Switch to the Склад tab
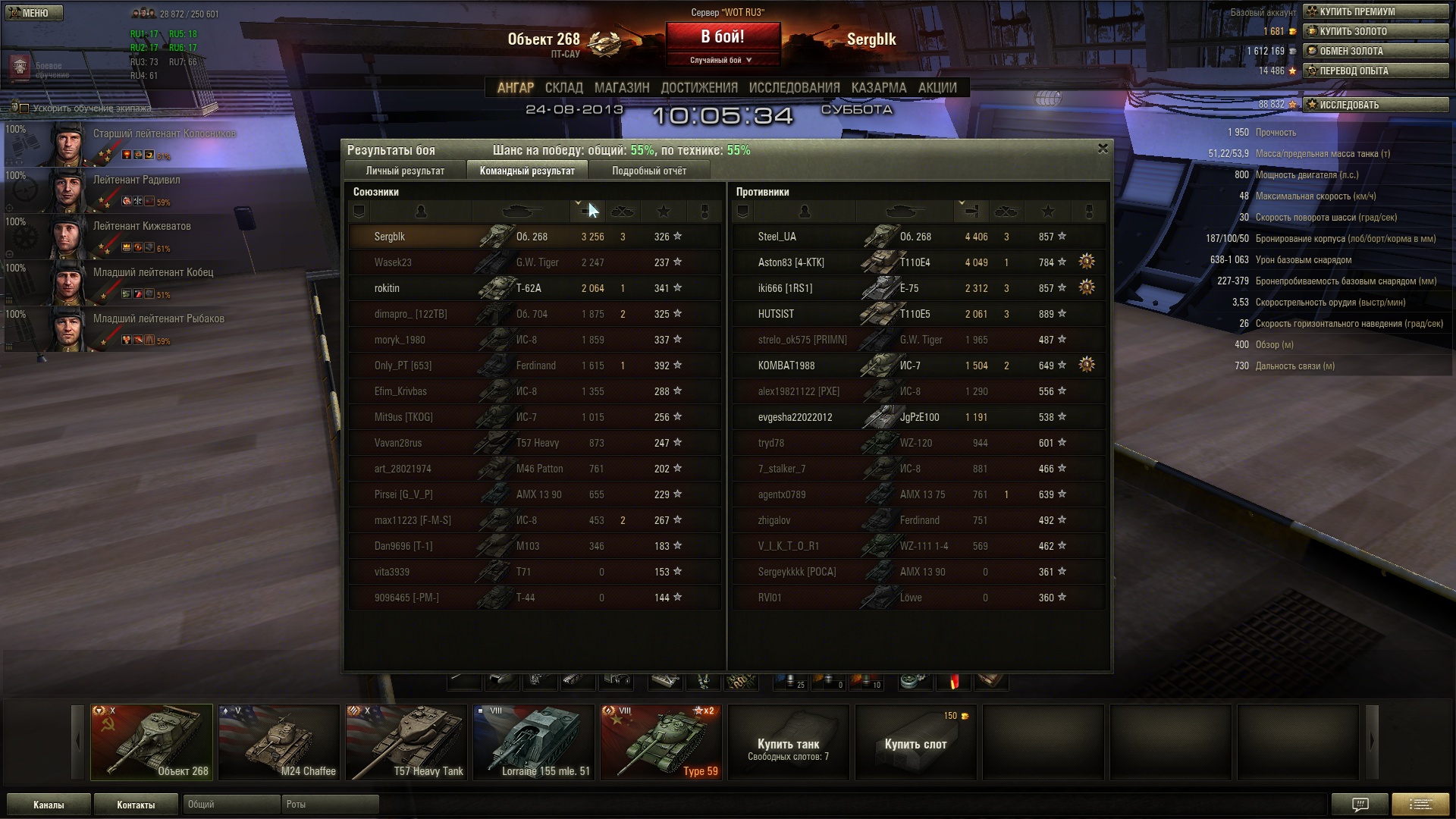The image size is (1456, 819). pyautogui.click(x=563, y=88)
